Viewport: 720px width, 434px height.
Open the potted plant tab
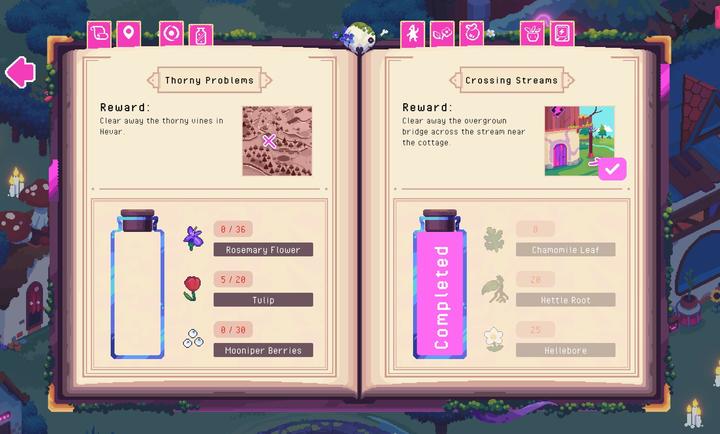click(x=533, y=34)
